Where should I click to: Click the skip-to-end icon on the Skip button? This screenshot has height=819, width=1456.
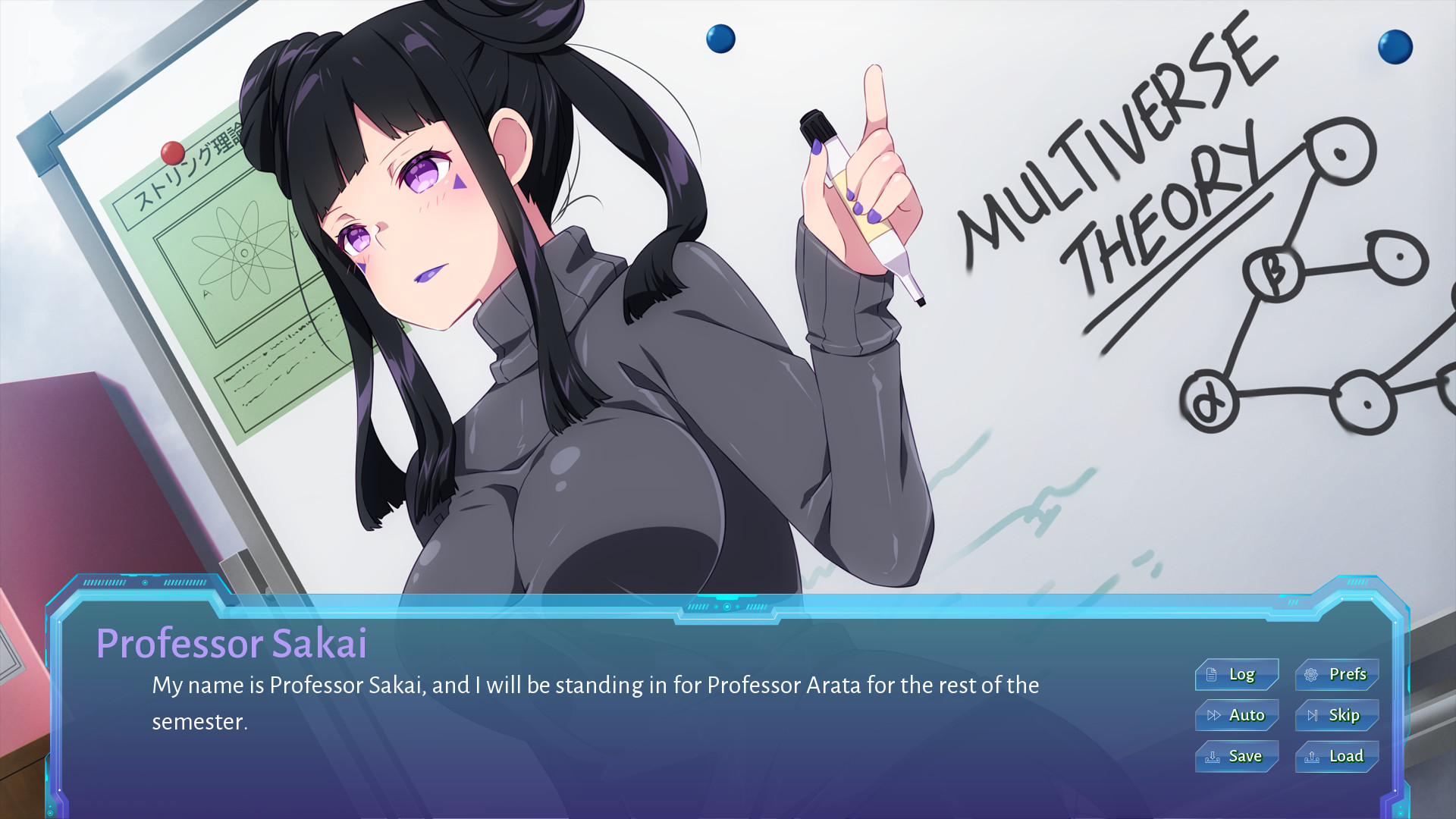click(x=1313, y=715)
